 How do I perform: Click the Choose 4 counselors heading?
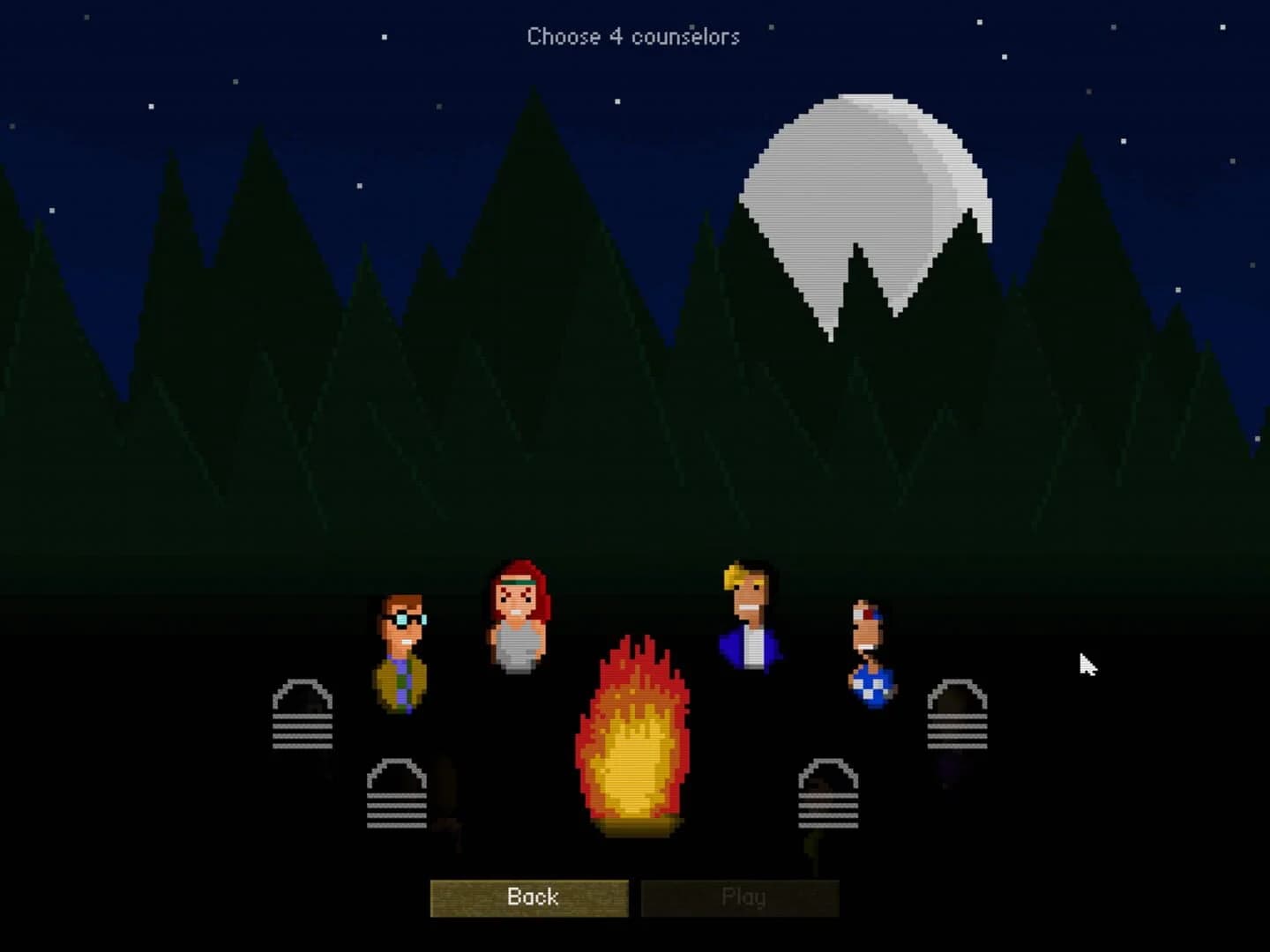633,37
